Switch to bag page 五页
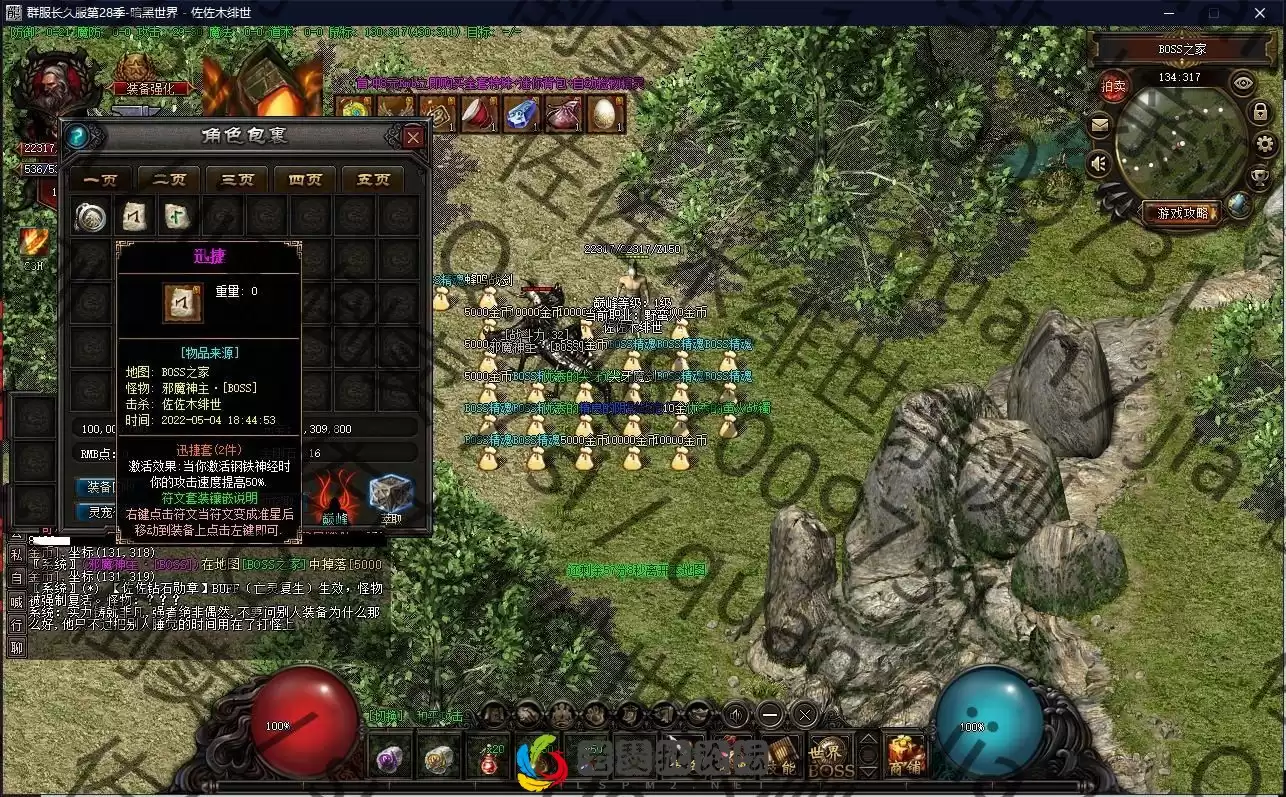 373,180
